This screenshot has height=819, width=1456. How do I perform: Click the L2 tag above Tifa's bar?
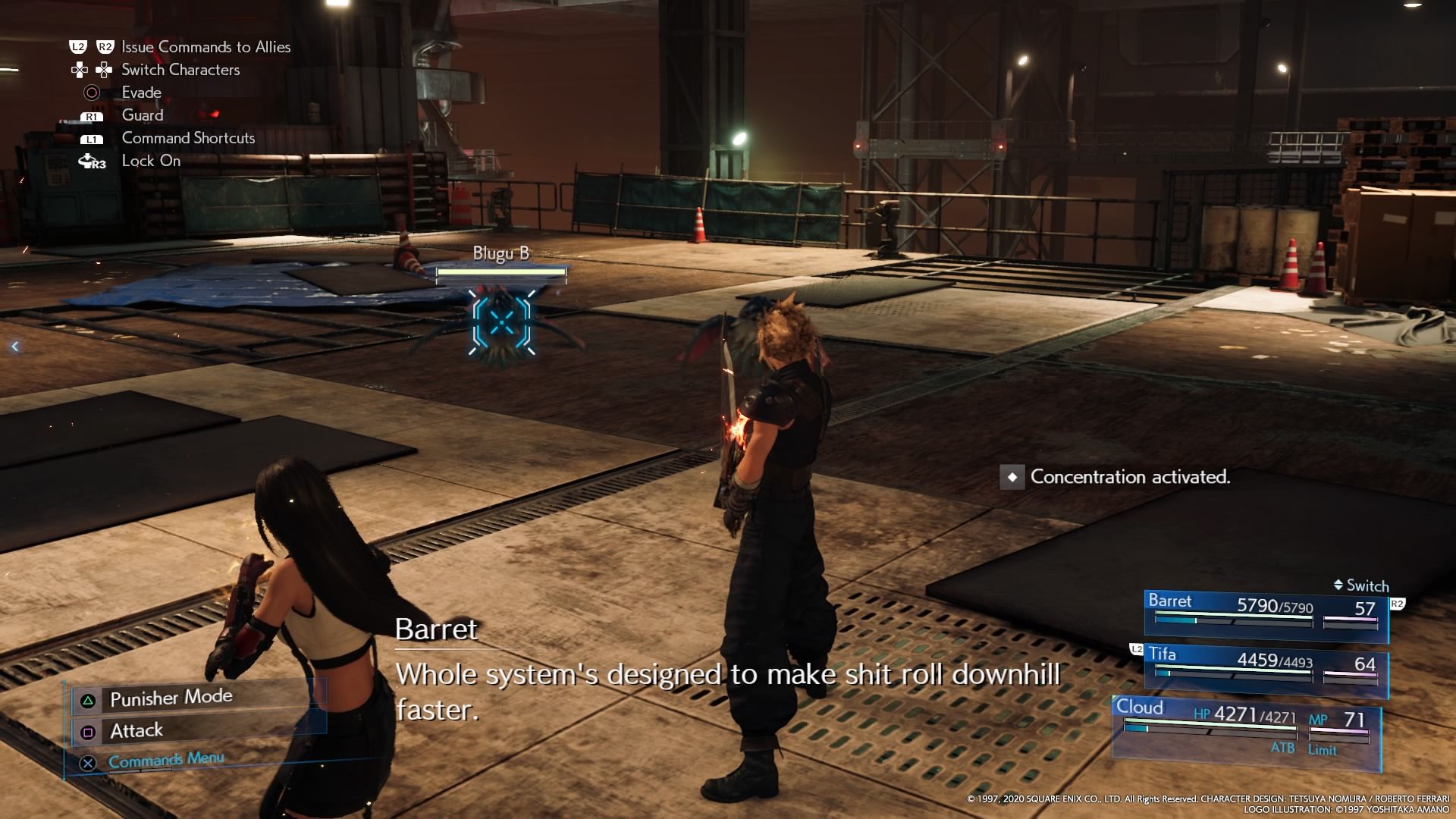(1135, 648)
